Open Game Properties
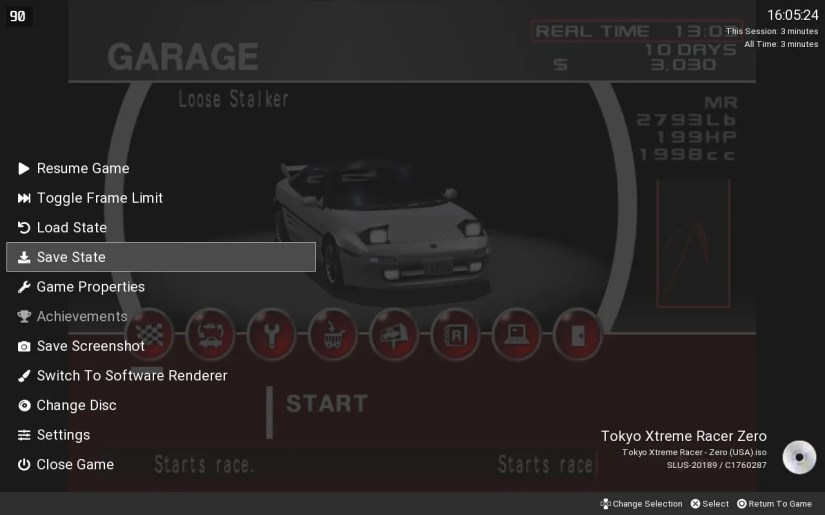 [90, 287]
